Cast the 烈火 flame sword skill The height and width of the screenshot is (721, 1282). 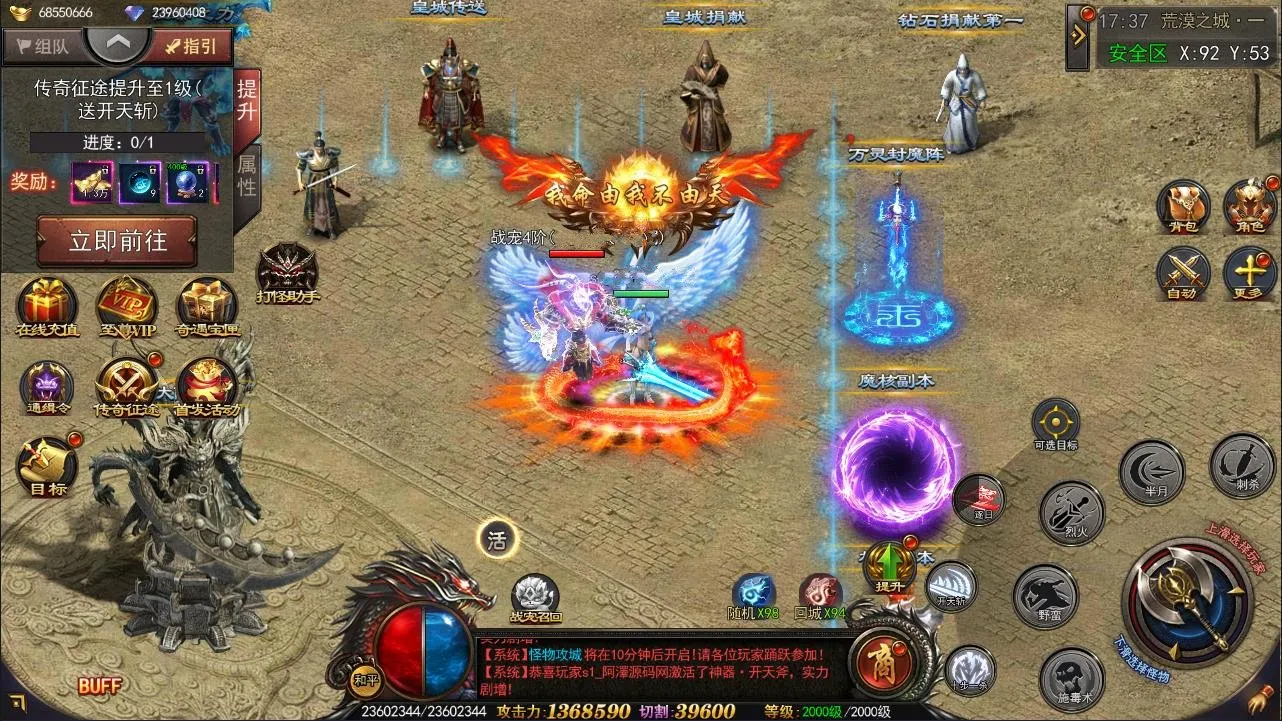tap(1072, 512)
